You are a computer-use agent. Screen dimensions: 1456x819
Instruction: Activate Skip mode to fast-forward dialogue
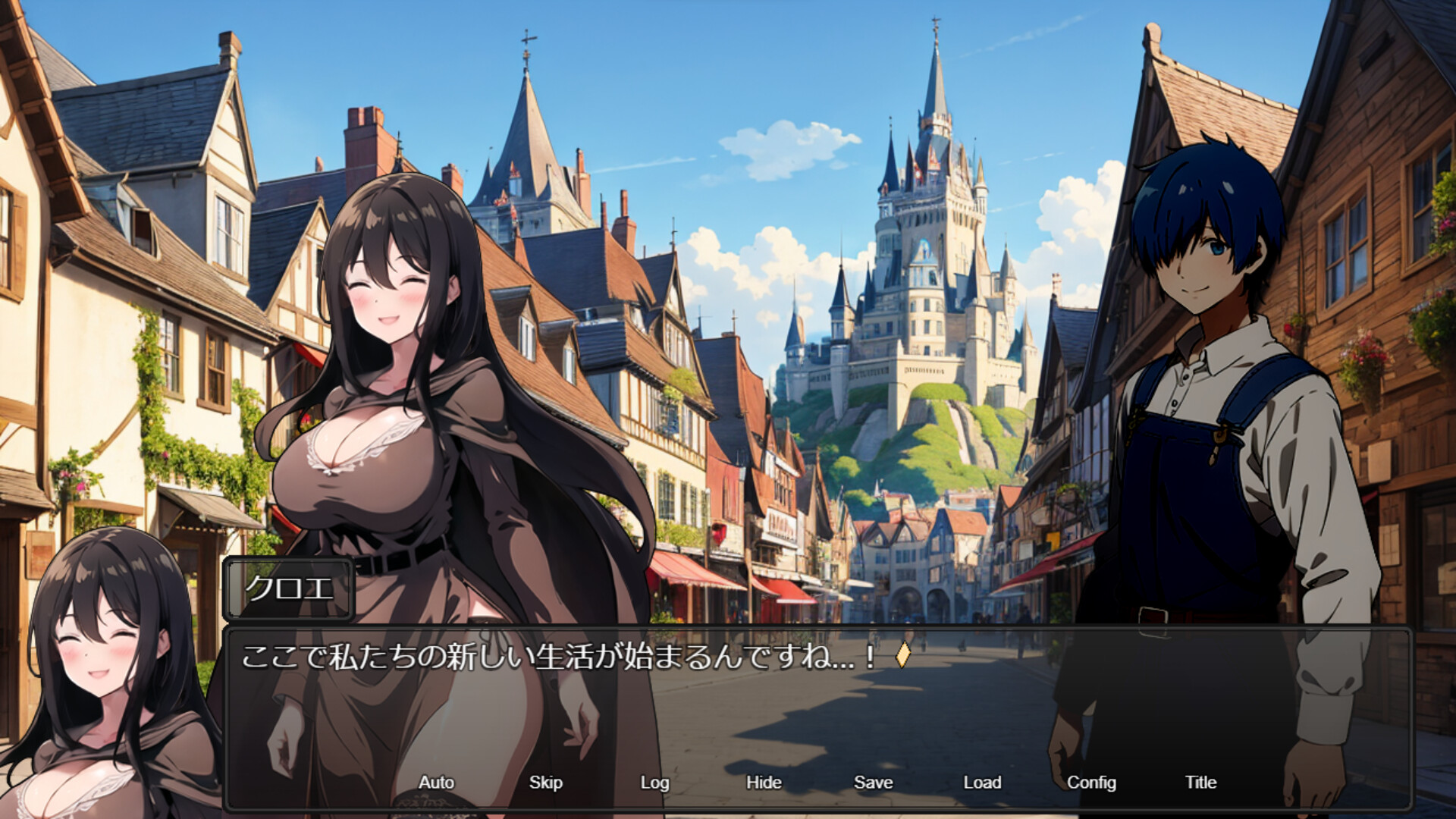pyautogui.click(x=546, y=782)
